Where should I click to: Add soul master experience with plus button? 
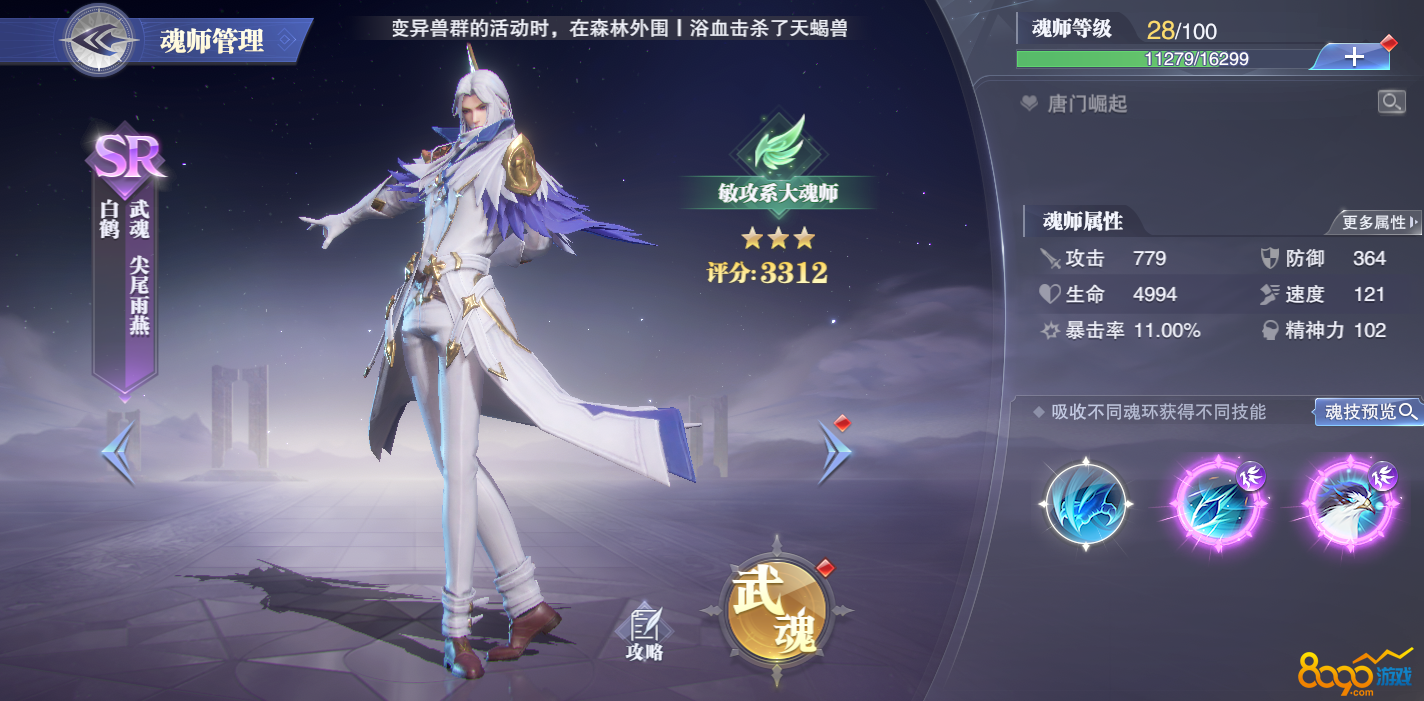pyautogui.click(x=1353, y=57)
